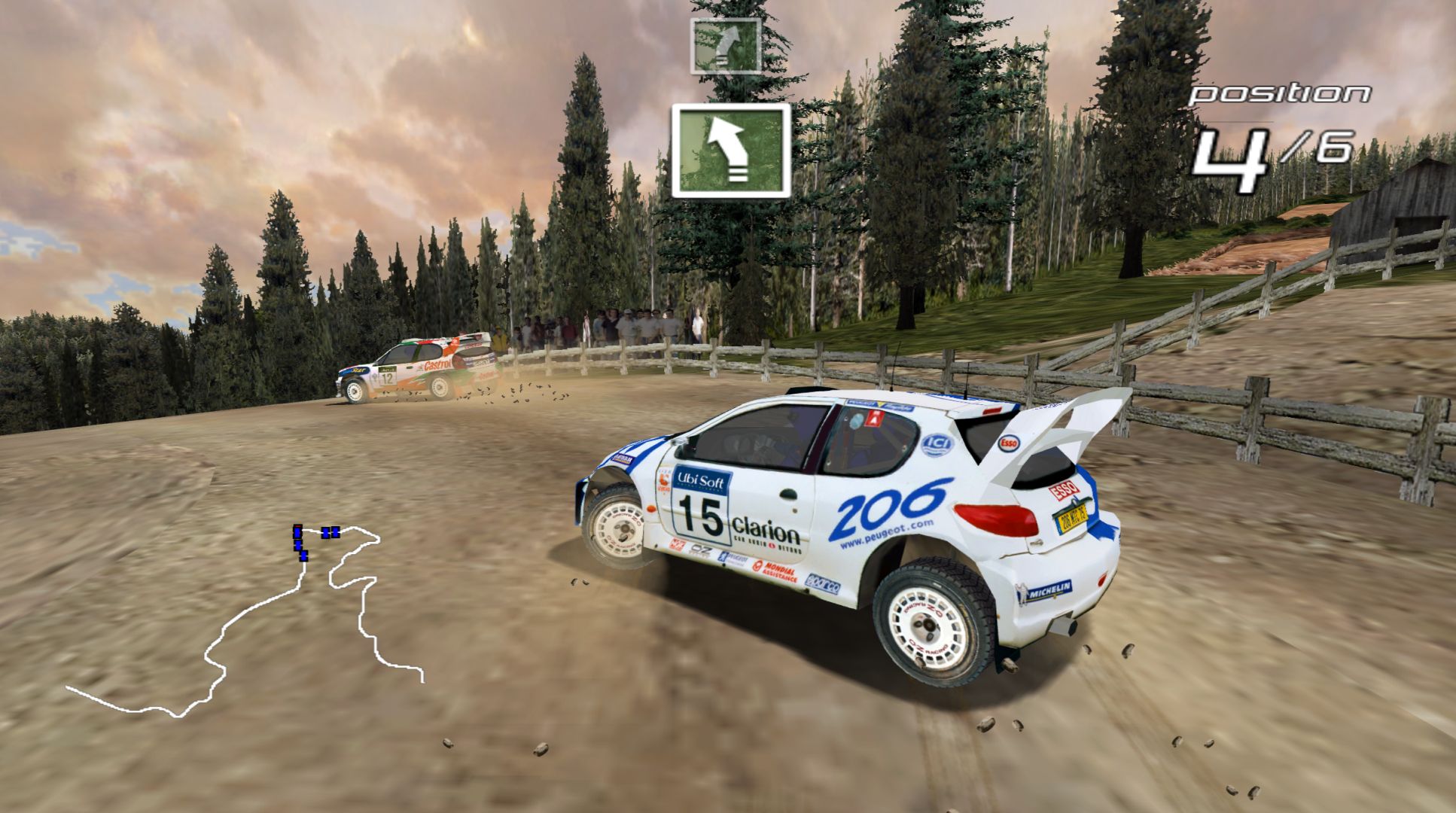Select the small upcoming turn indicator
The image size is (1456, 813).
click(x=725, y=45)
